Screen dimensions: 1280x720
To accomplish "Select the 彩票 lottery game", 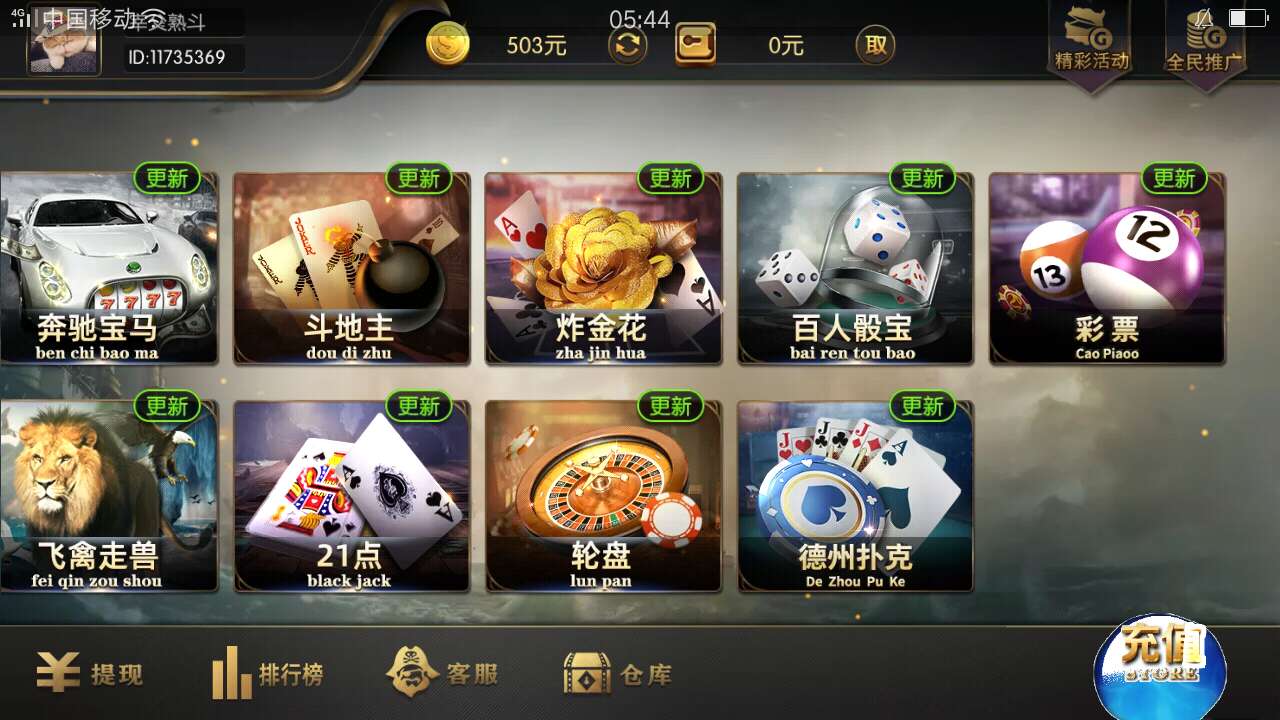I will point(1107,270).
